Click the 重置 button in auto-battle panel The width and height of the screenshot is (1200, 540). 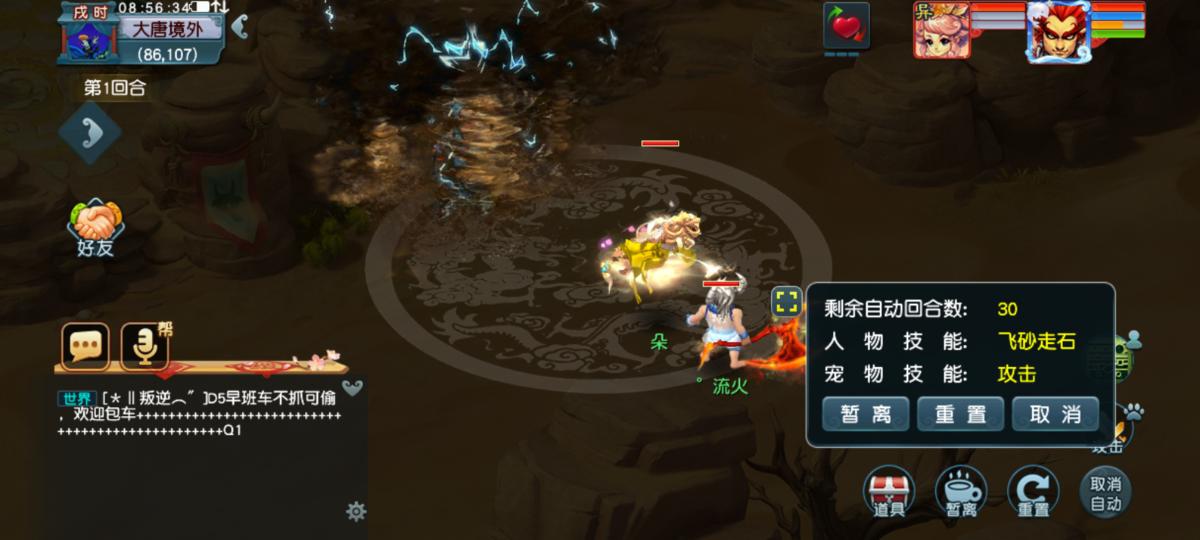coord(960,414)
